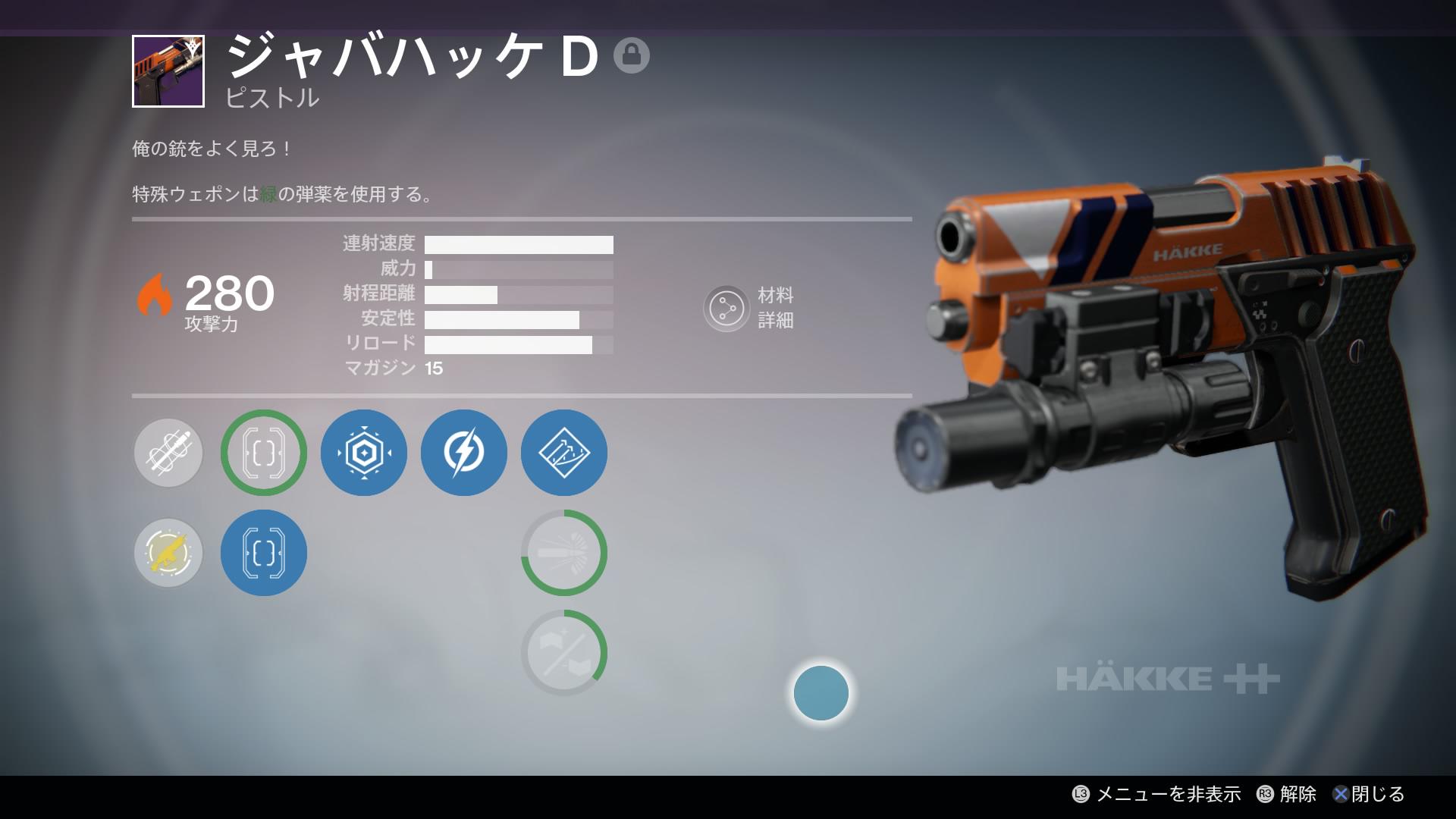Click the grey crossed-out bullets node
Image resolution: width=1456 pixels, height=819 pixels.
(168, 453)
